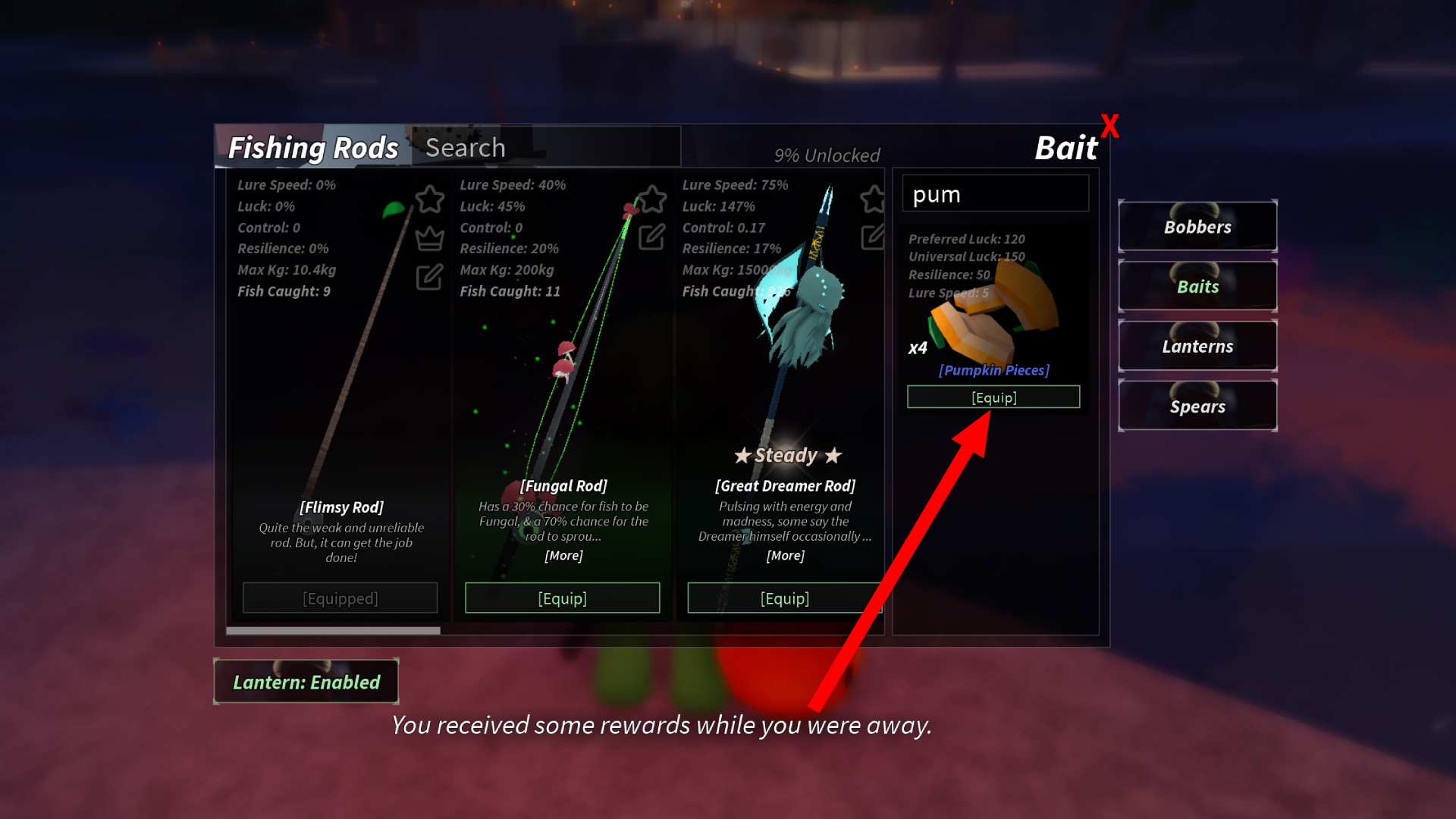Viewport: 1456px width, 819px height.
Task: Equip the Pumpkin Pieces bait
Action: [993, 397]
